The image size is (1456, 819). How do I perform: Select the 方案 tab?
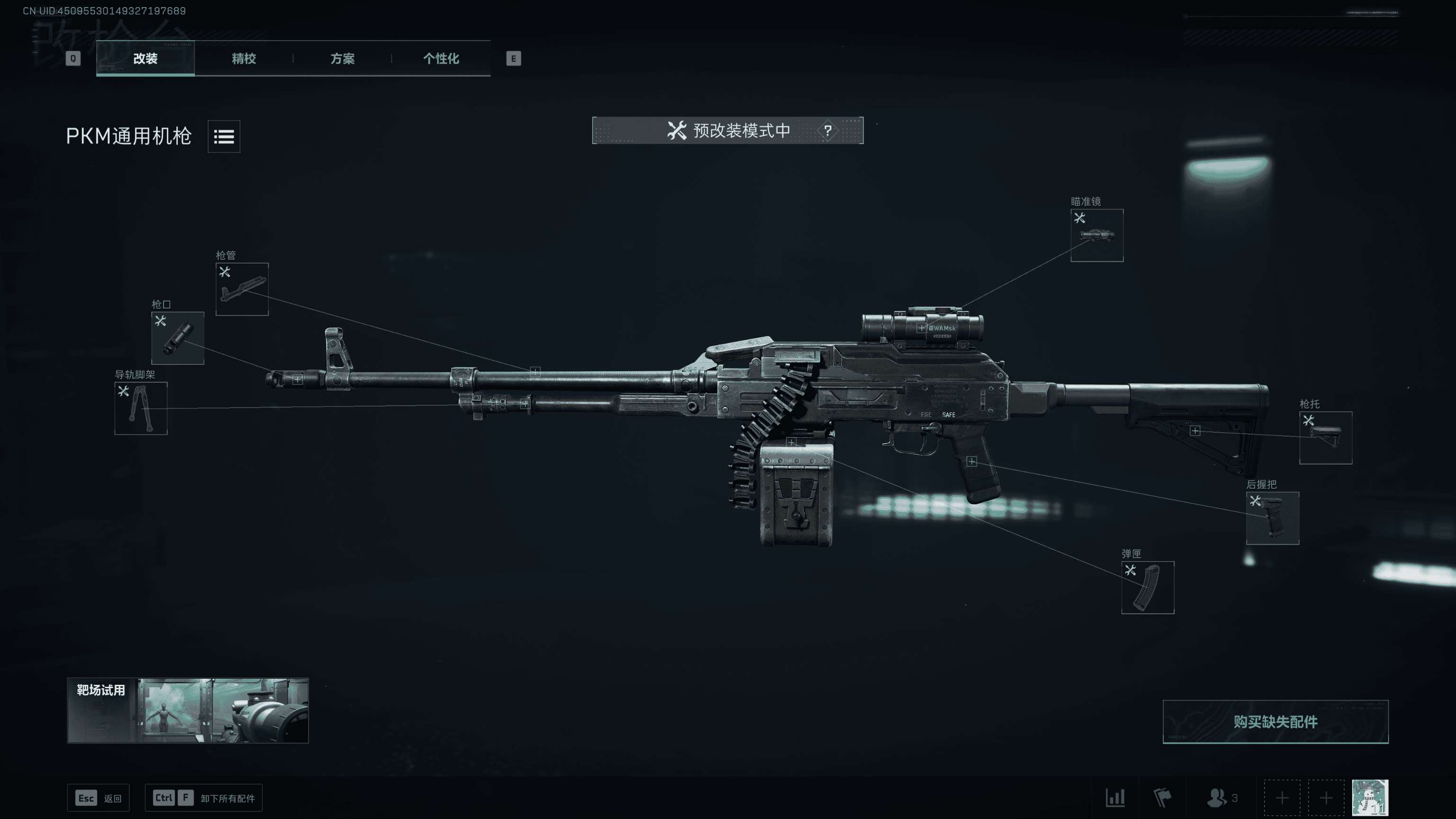[x=342, y=58]
